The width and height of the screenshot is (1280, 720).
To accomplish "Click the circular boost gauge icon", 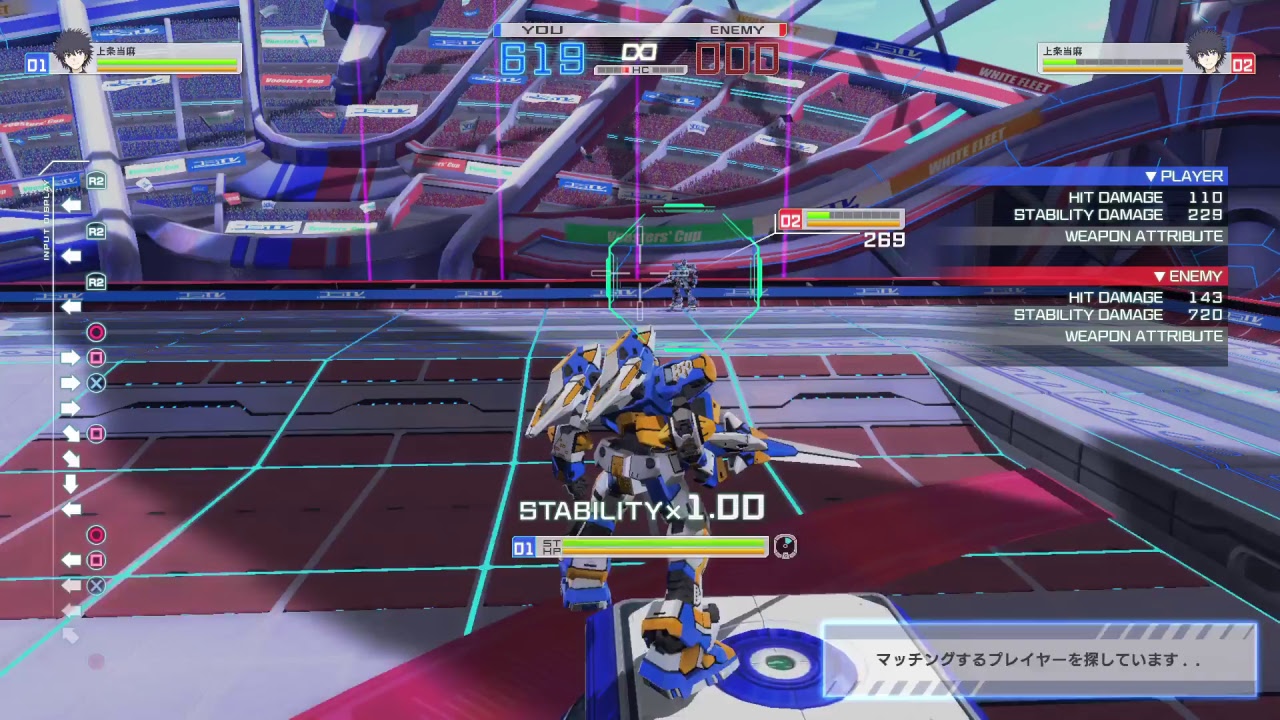I will click(x=786, y=546).
